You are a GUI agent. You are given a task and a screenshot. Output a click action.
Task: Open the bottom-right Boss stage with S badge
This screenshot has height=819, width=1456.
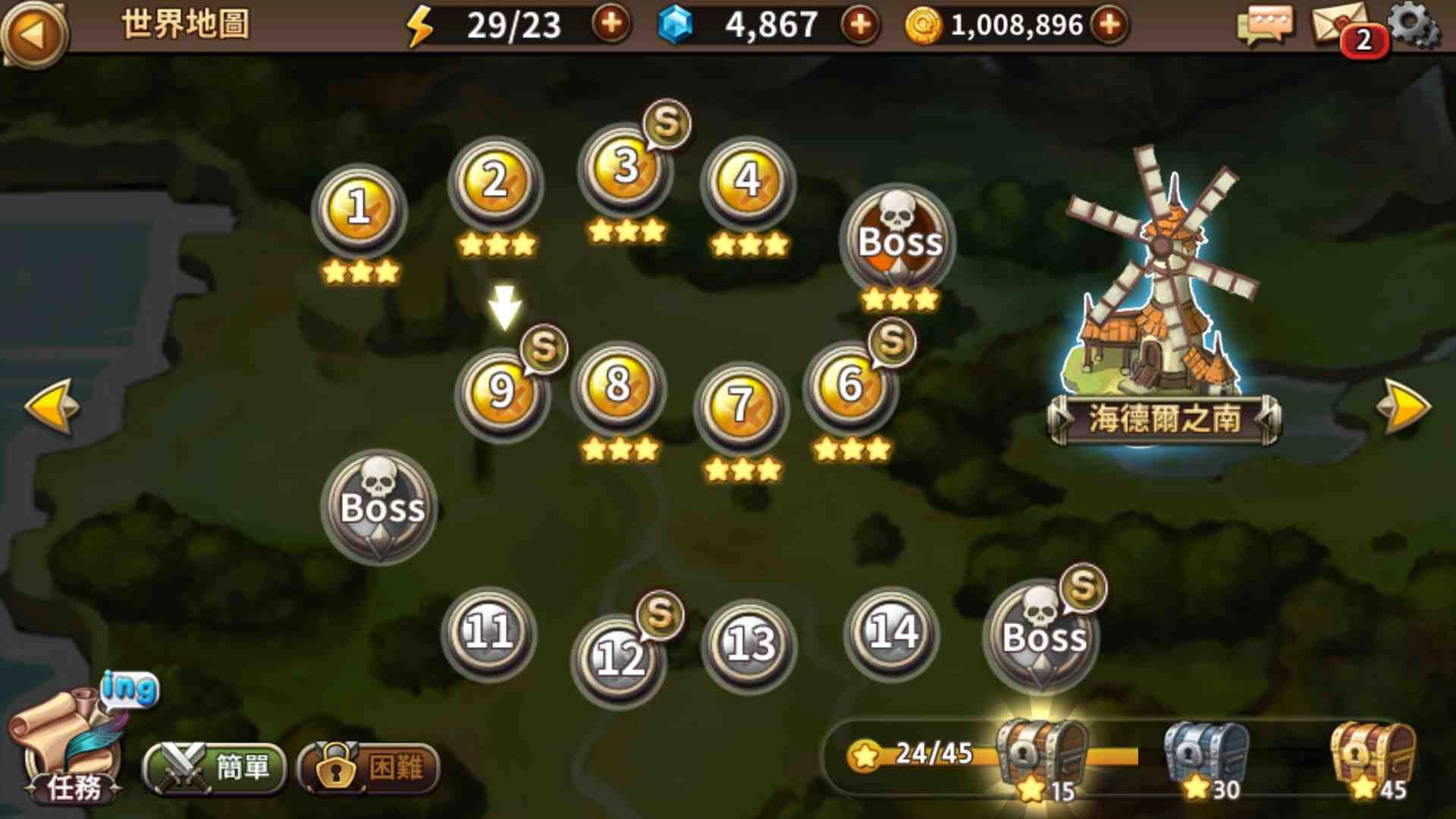click(x=1042, y=641)
